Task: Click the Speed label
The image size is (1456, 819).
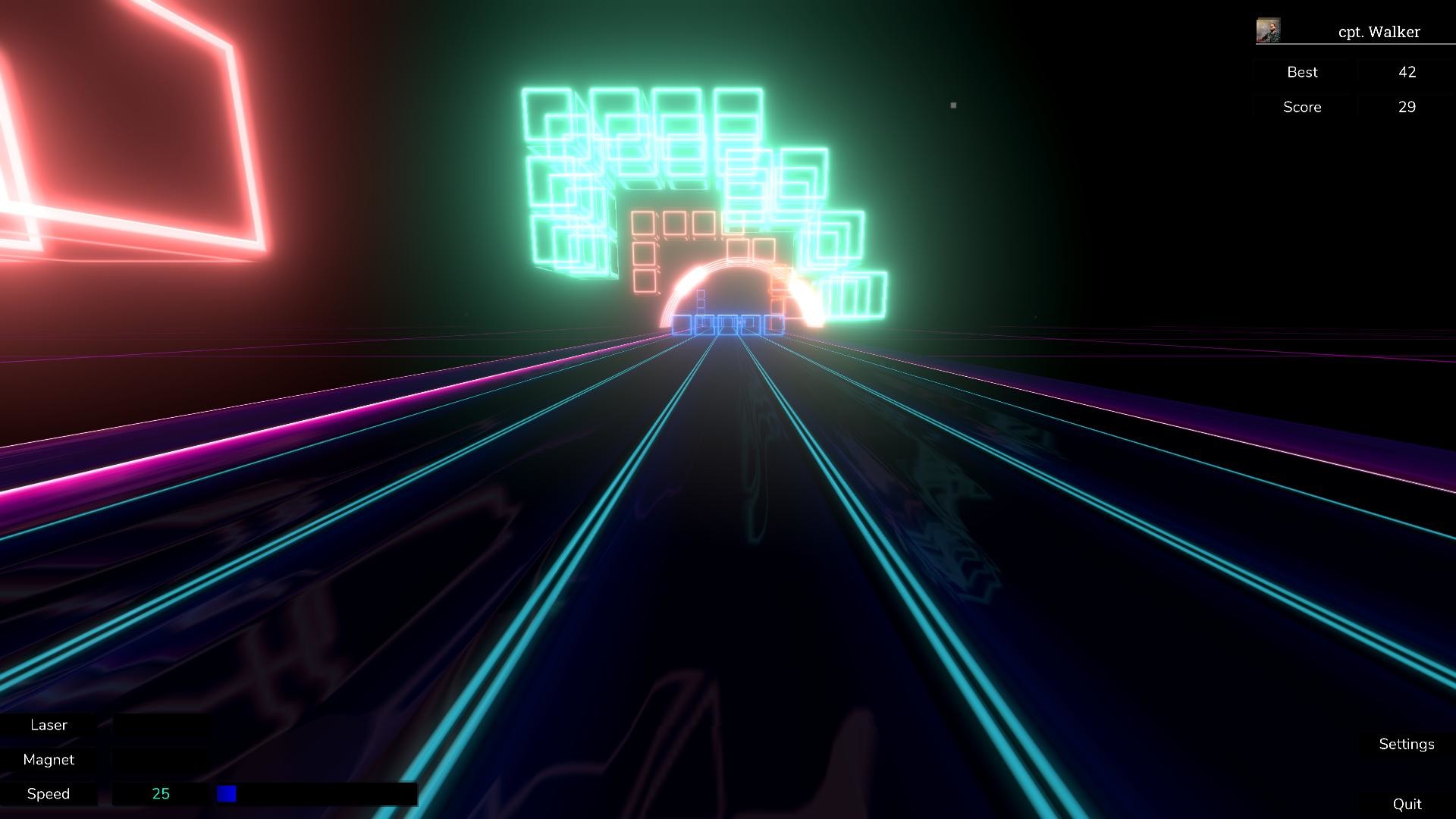Action: coord(49,793)
